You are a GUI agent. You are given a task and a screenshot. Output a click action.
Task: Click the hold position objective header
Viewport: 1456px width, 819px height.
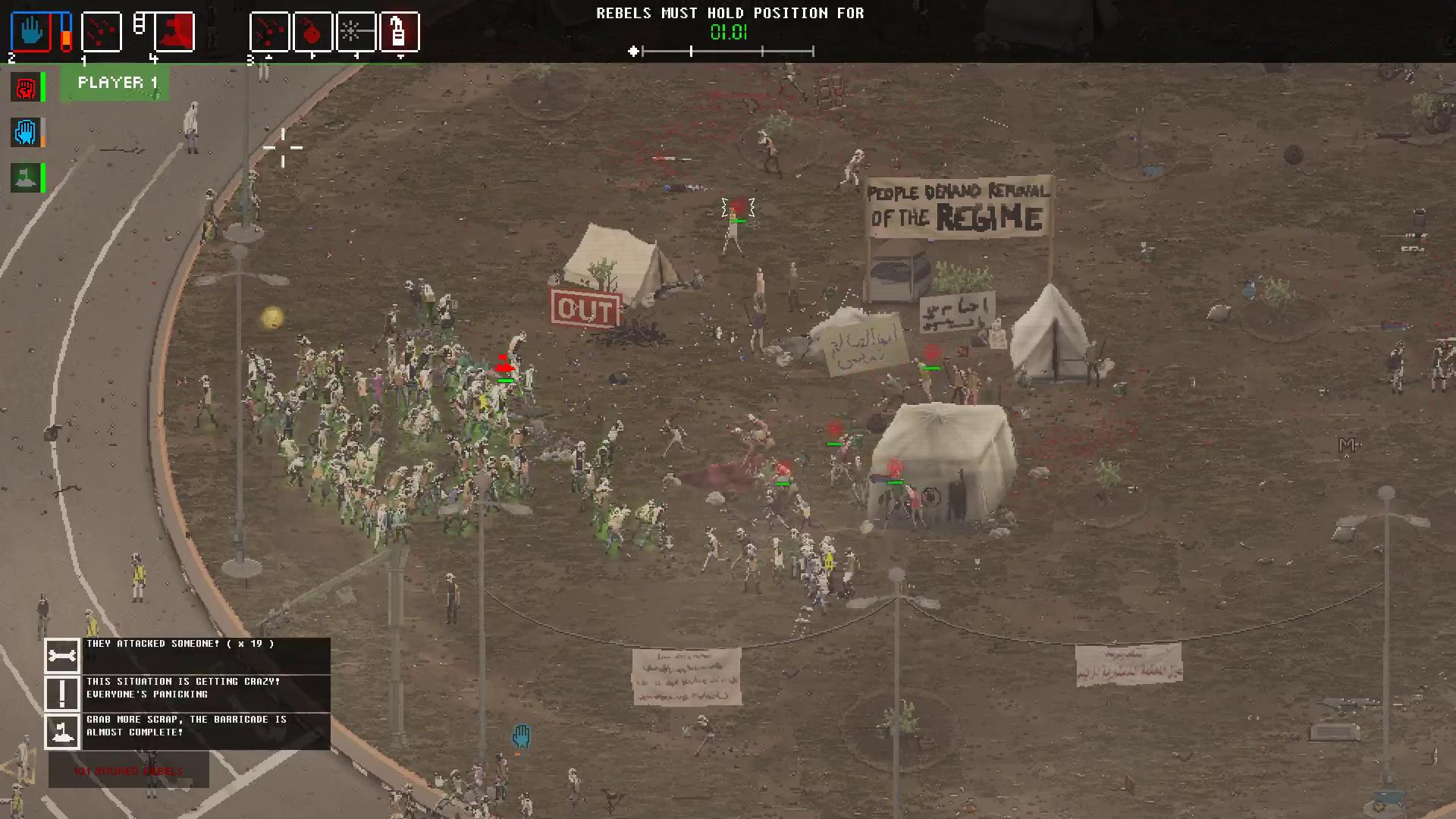tap(730, 12)
